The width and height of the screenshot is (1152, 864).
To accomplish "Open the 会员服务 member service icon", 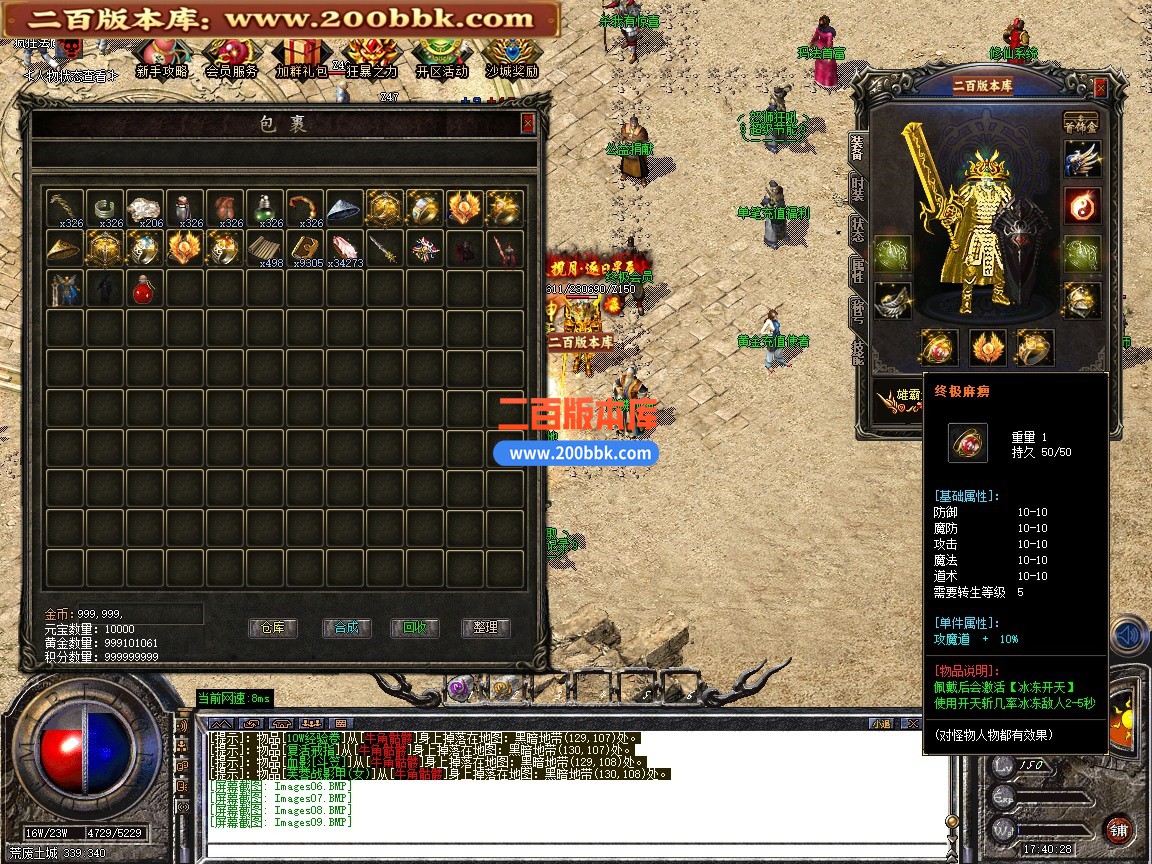I will click(x=231, y=58).
